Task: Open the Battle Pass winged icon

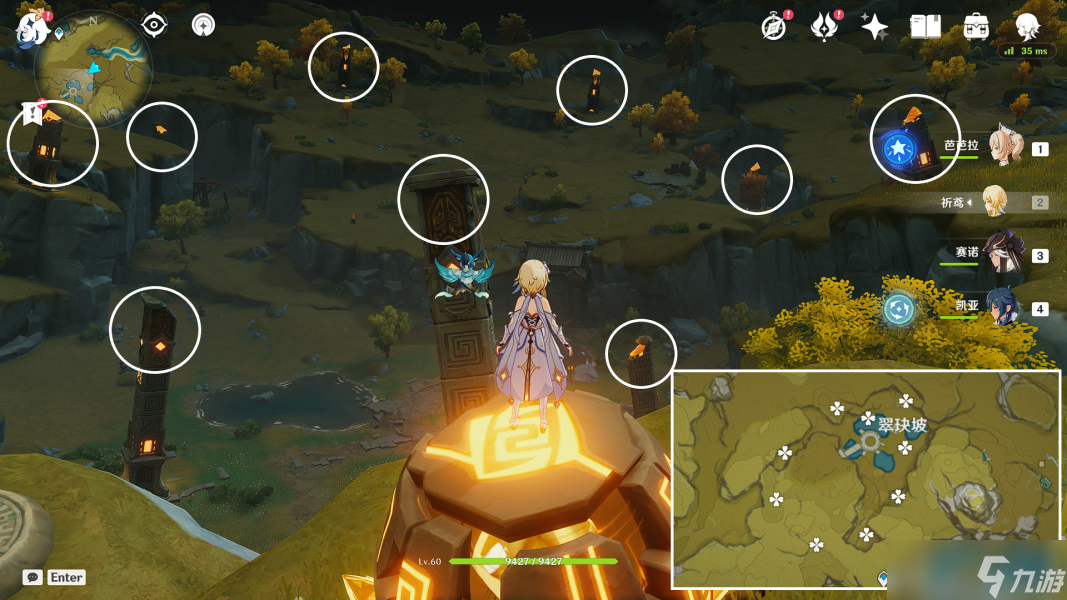Action: click(823, 27)
